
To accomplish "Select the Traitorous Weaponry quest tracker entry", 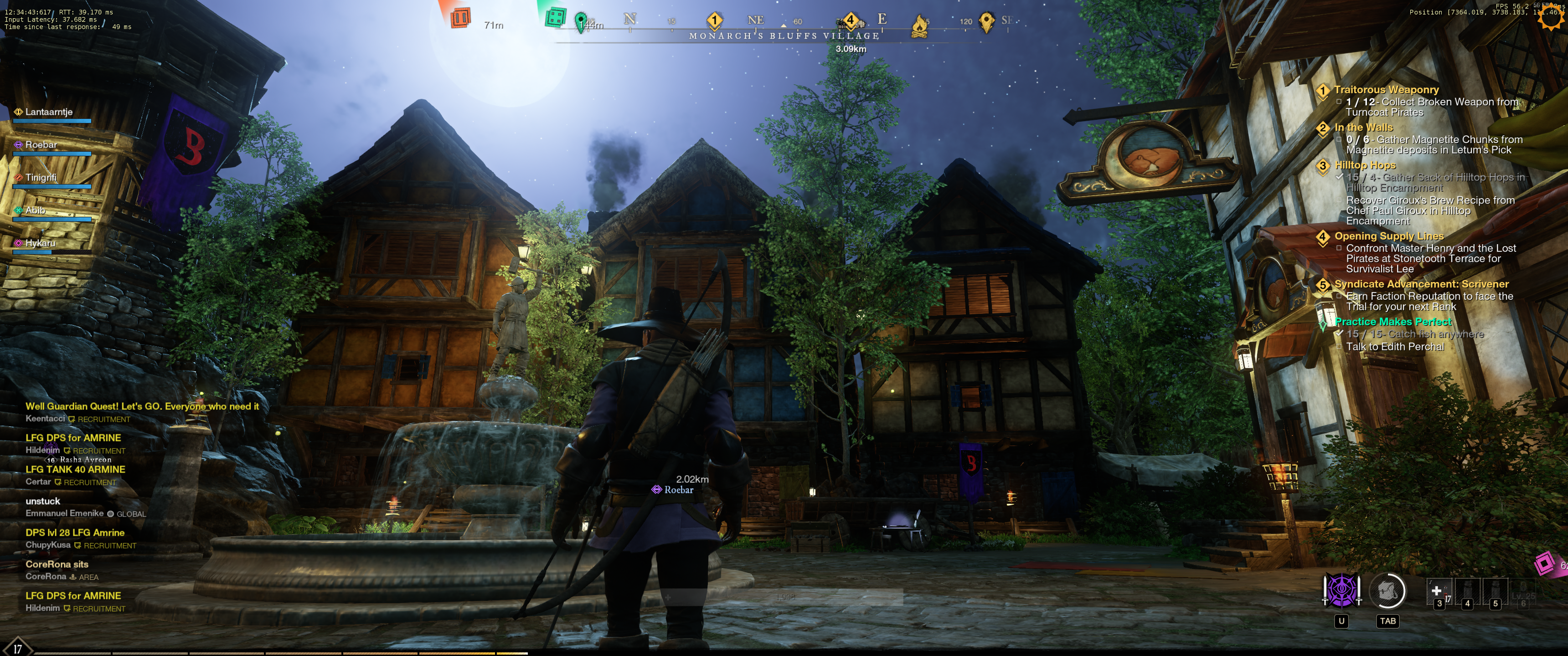I will point(1386,89).
